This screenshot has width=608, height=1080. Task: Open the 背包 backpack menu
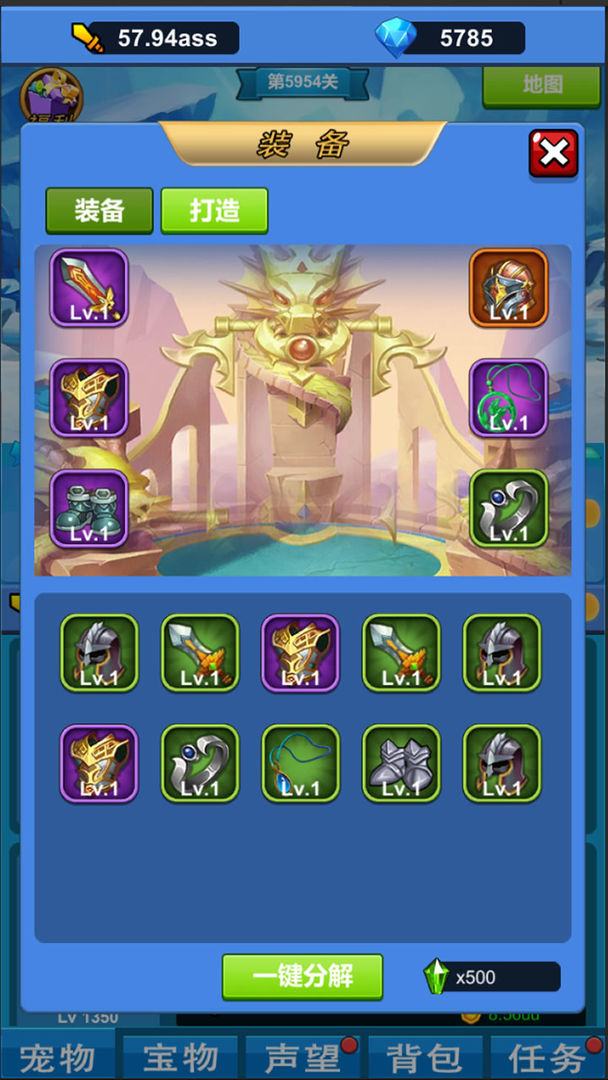[x=425, y=1058]
